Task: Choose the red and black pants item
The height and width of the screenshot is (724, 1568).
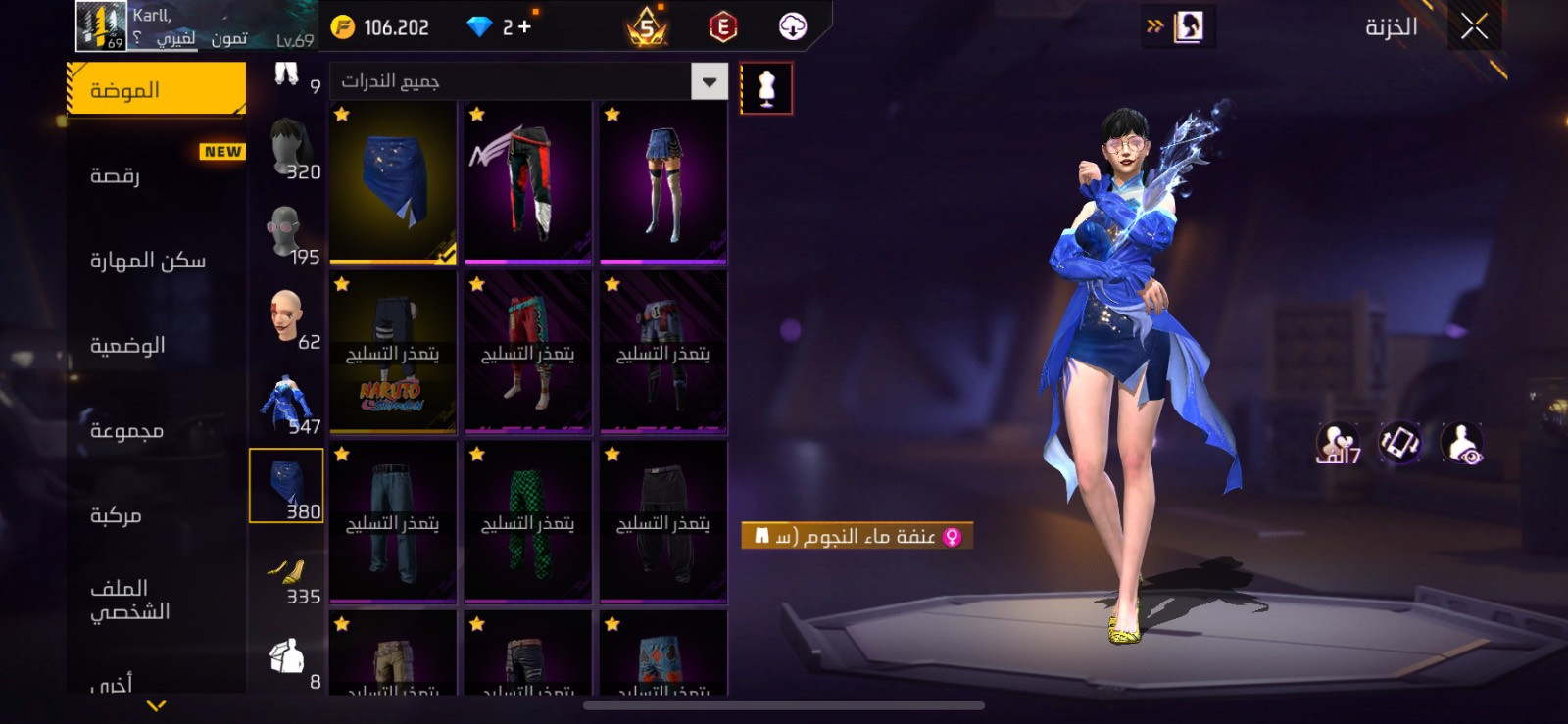Action: coord(528,182)
